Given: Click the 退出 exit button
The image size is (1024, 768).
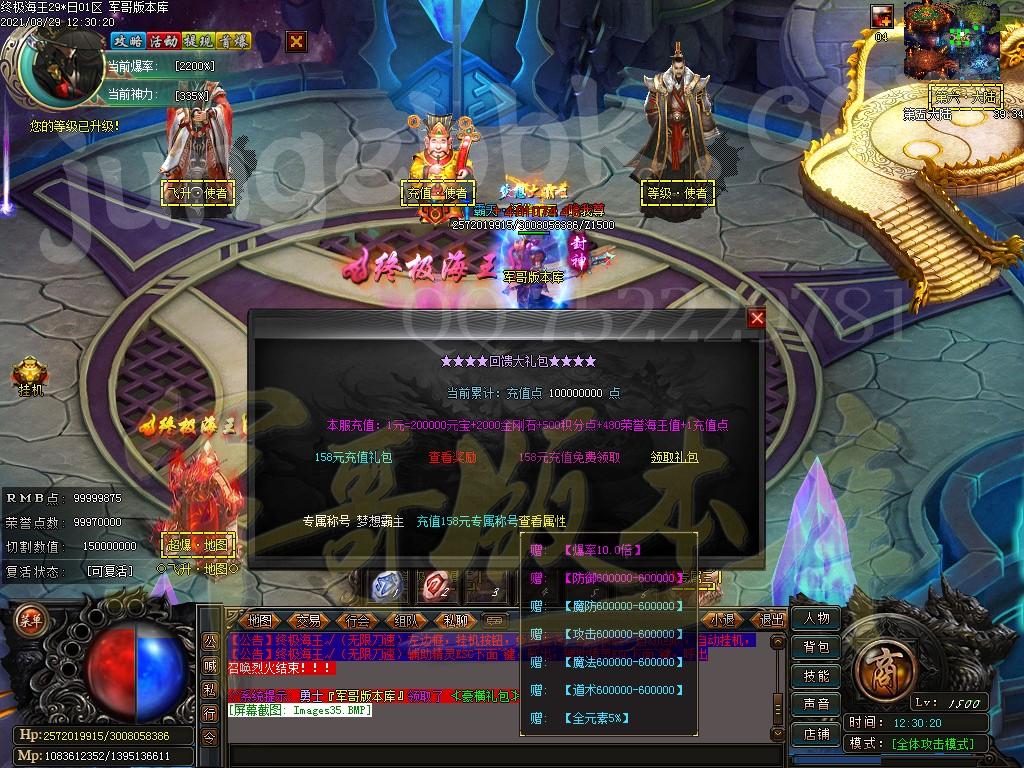Looking at the screenshot, I should (x=770, y=620).
